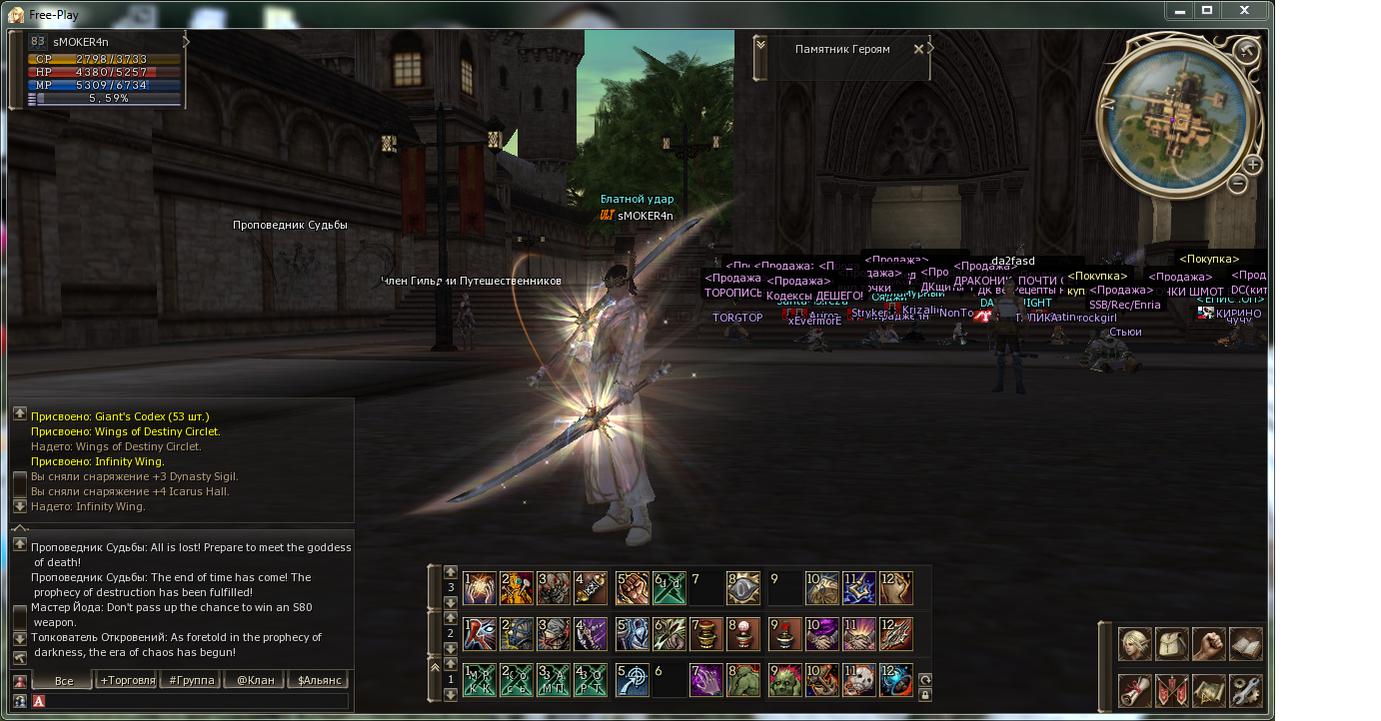The image size is (1381, 721).
Task: Switch to the Все chat tab
Action: tap(64, 680)
